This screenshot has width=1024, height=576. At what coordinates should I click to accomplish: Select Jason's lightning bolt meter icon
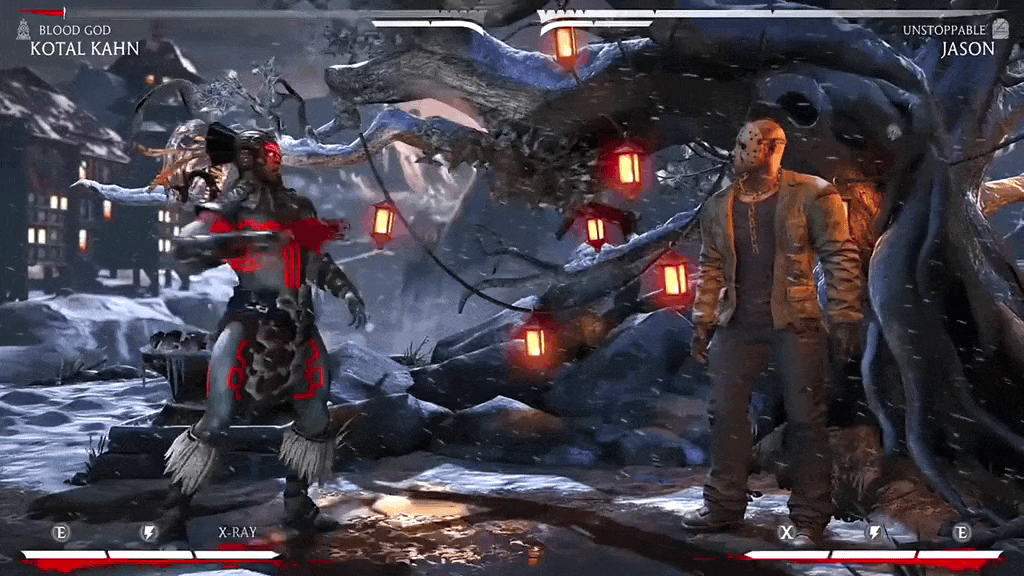click(x=874, y=533)
